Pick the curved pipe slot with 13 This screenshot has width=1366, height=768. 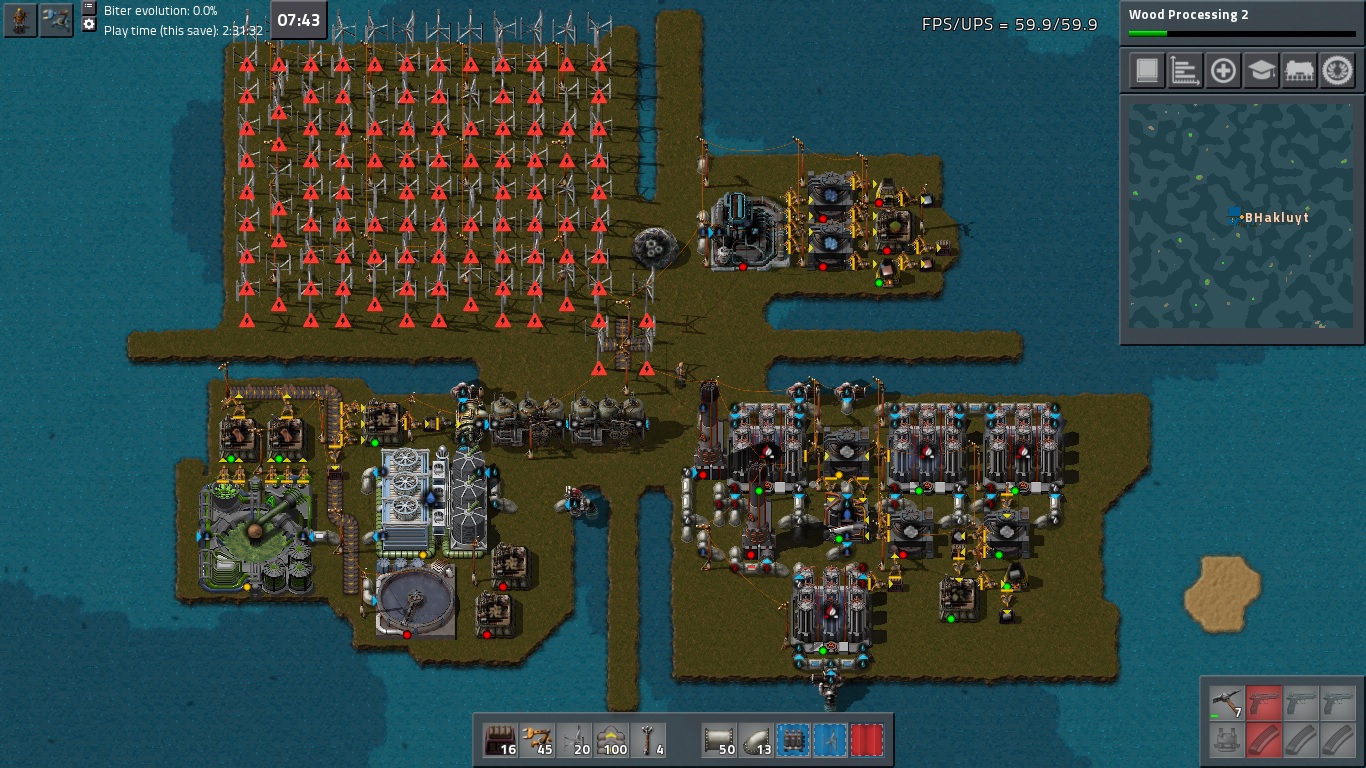pyautogui.click(x=756, y=740)
